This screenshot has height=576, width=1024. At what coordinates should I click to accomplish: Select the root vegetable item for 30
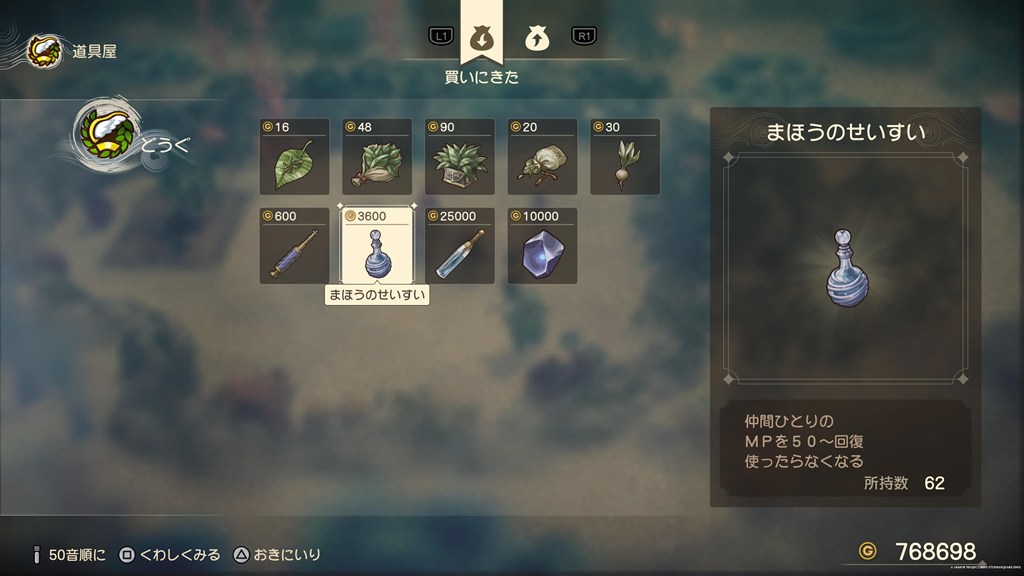click(625, 157)
